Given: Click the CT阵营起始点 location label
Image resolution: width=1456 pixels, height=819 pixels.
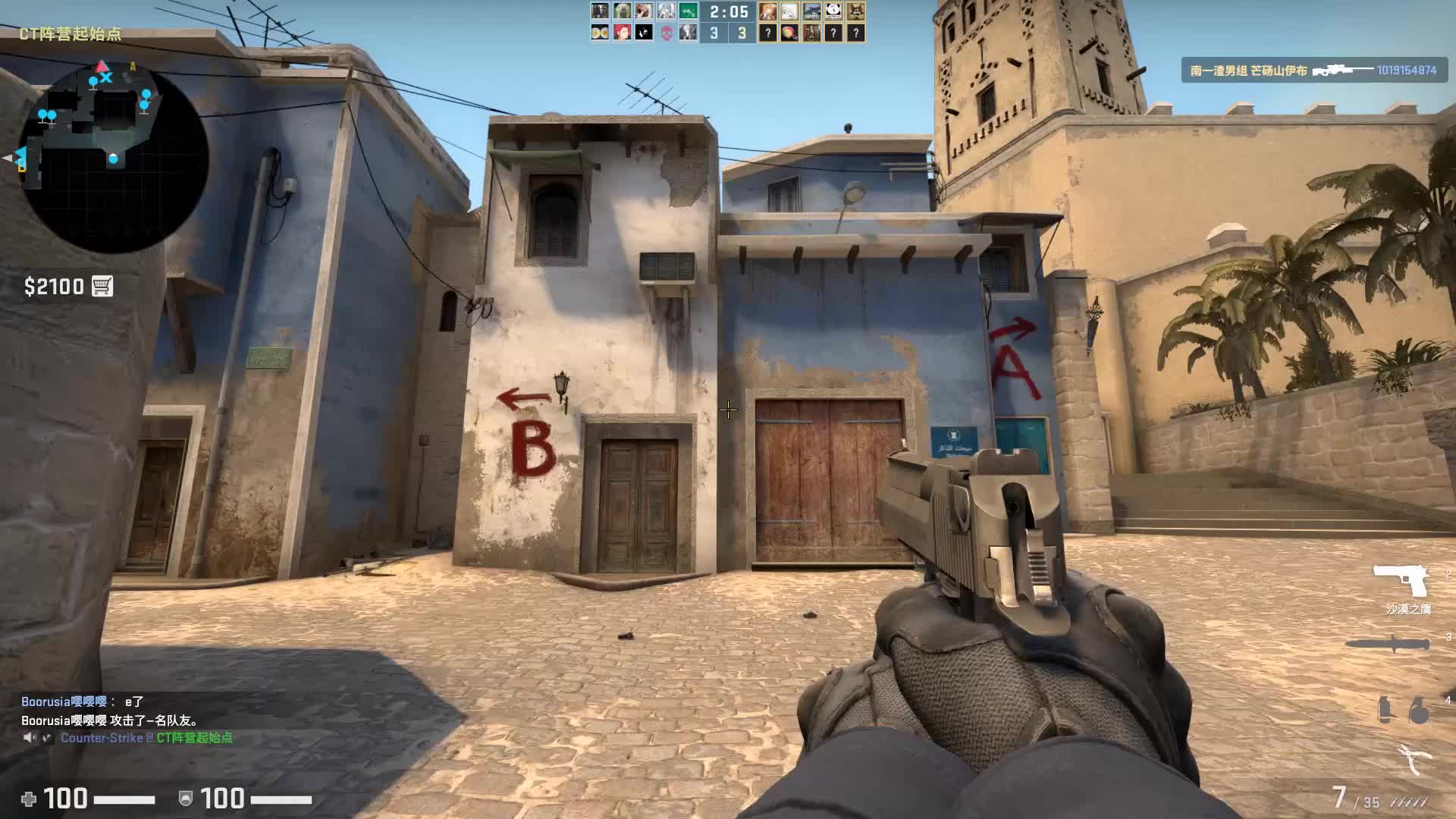Looking at the screenshot, I should tap(71, 33).
